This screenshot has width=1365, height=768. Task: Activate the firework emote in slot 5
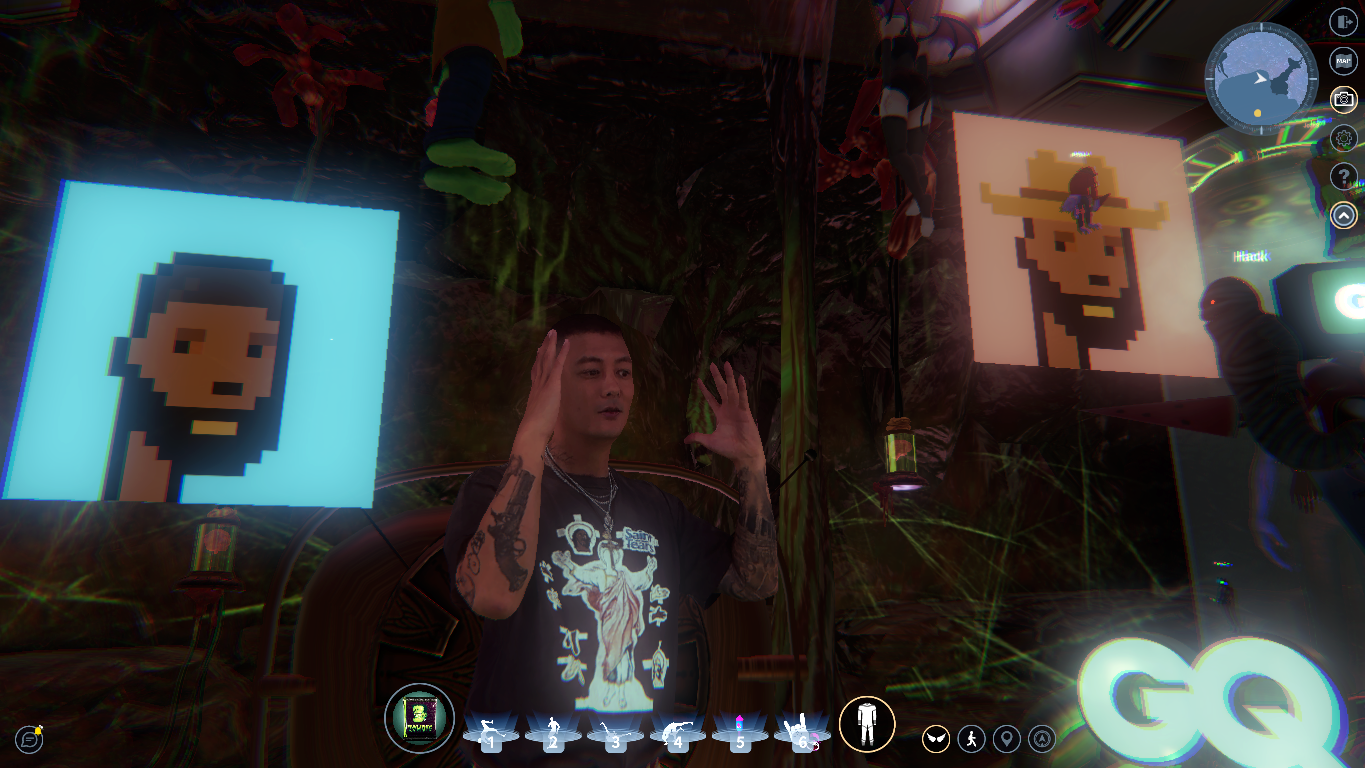pyautogui.click(x=739, y=733)
